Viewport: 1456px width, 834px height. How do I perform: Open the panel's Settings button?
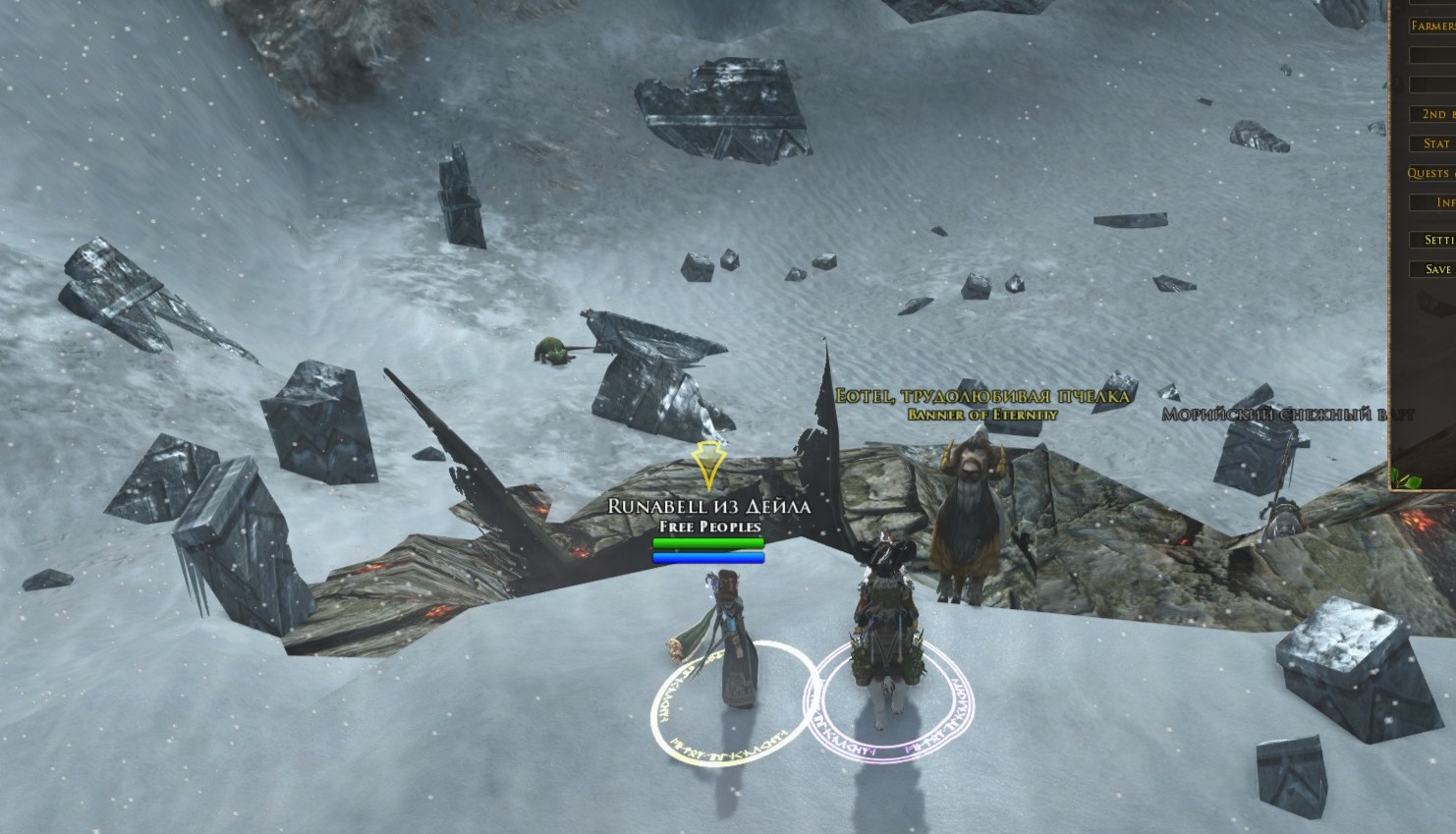[x=1436, y=240]
